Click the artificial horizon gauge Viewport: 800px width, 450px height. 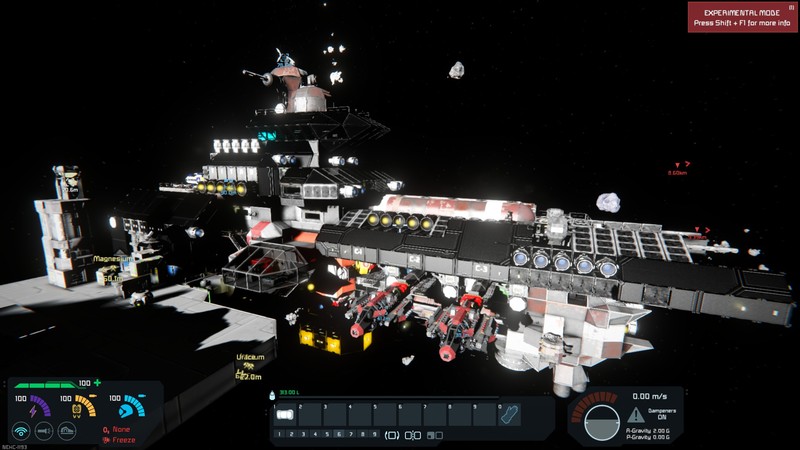[602, 421]
